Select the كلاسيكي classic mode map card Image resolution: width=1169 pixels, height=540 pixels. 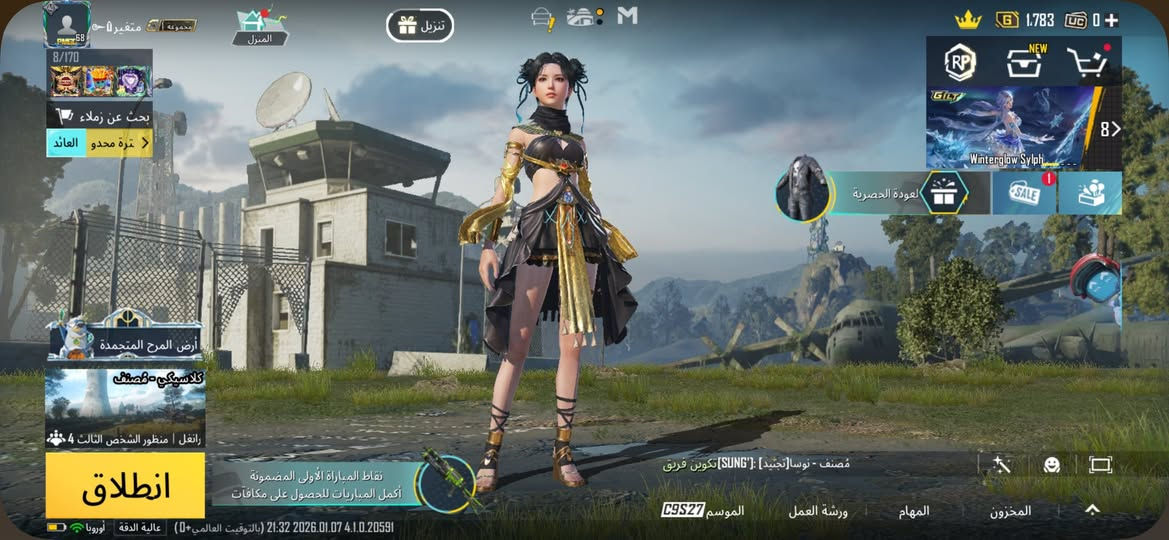pos(125,408)
